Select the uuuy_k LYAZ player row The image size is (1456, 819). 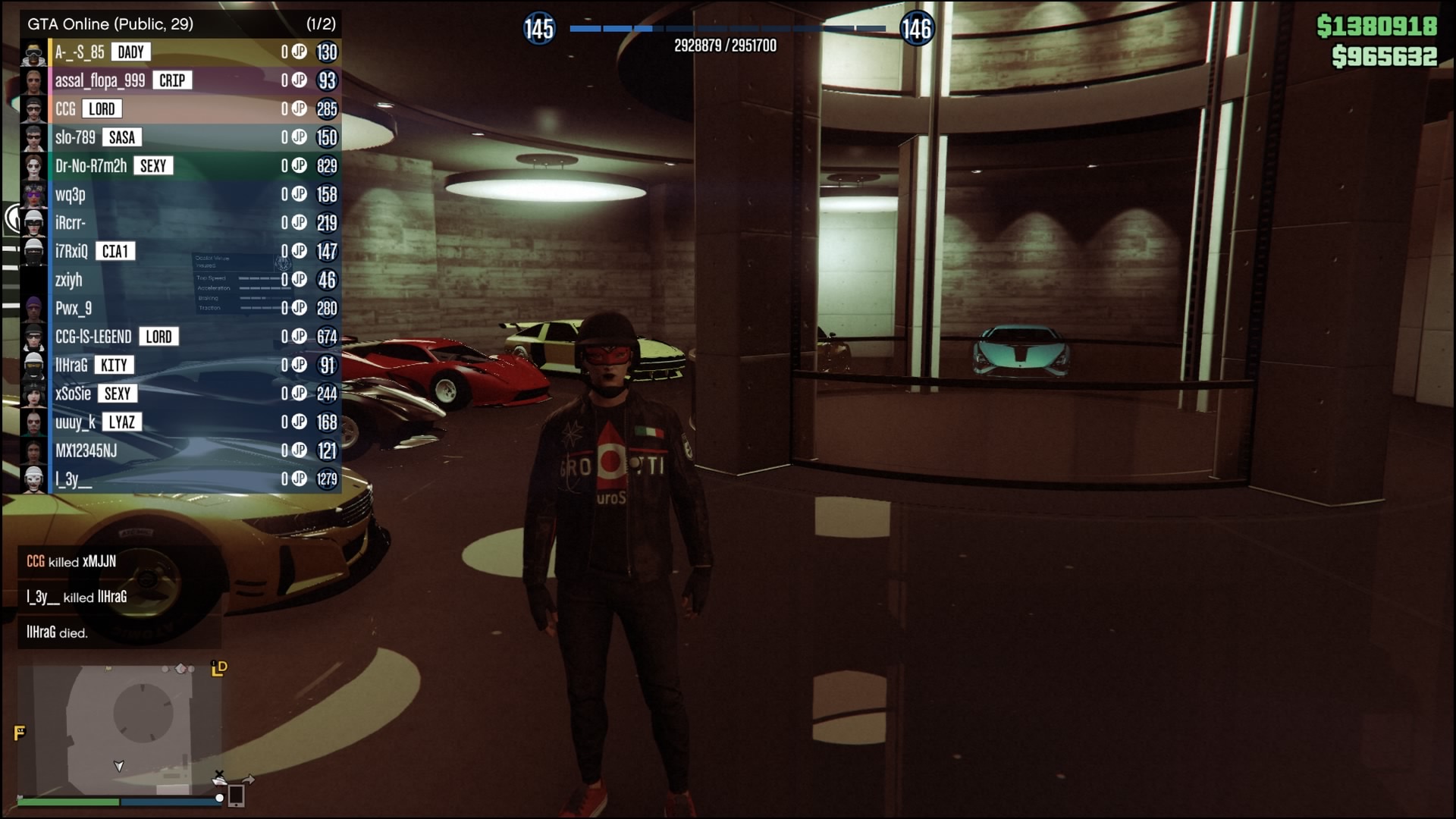pos(182,422)
